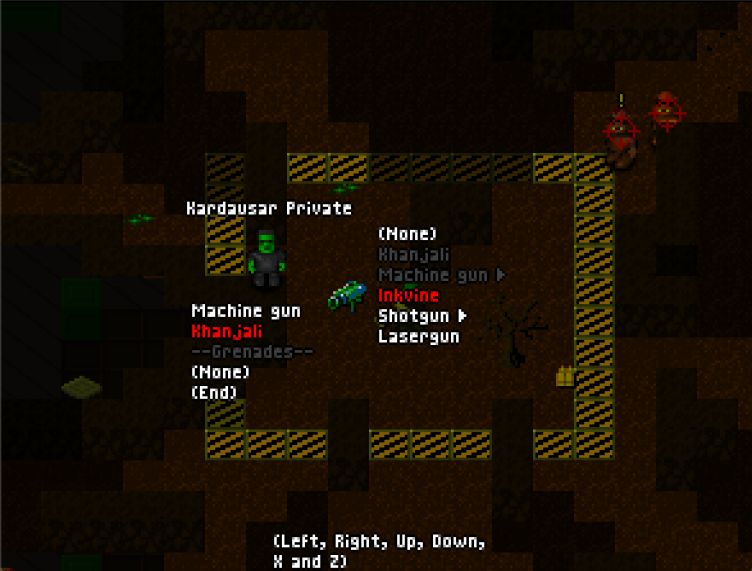Choose the greyed-out Khanjali option
The image size is (752, 571).
click(414, 255)
